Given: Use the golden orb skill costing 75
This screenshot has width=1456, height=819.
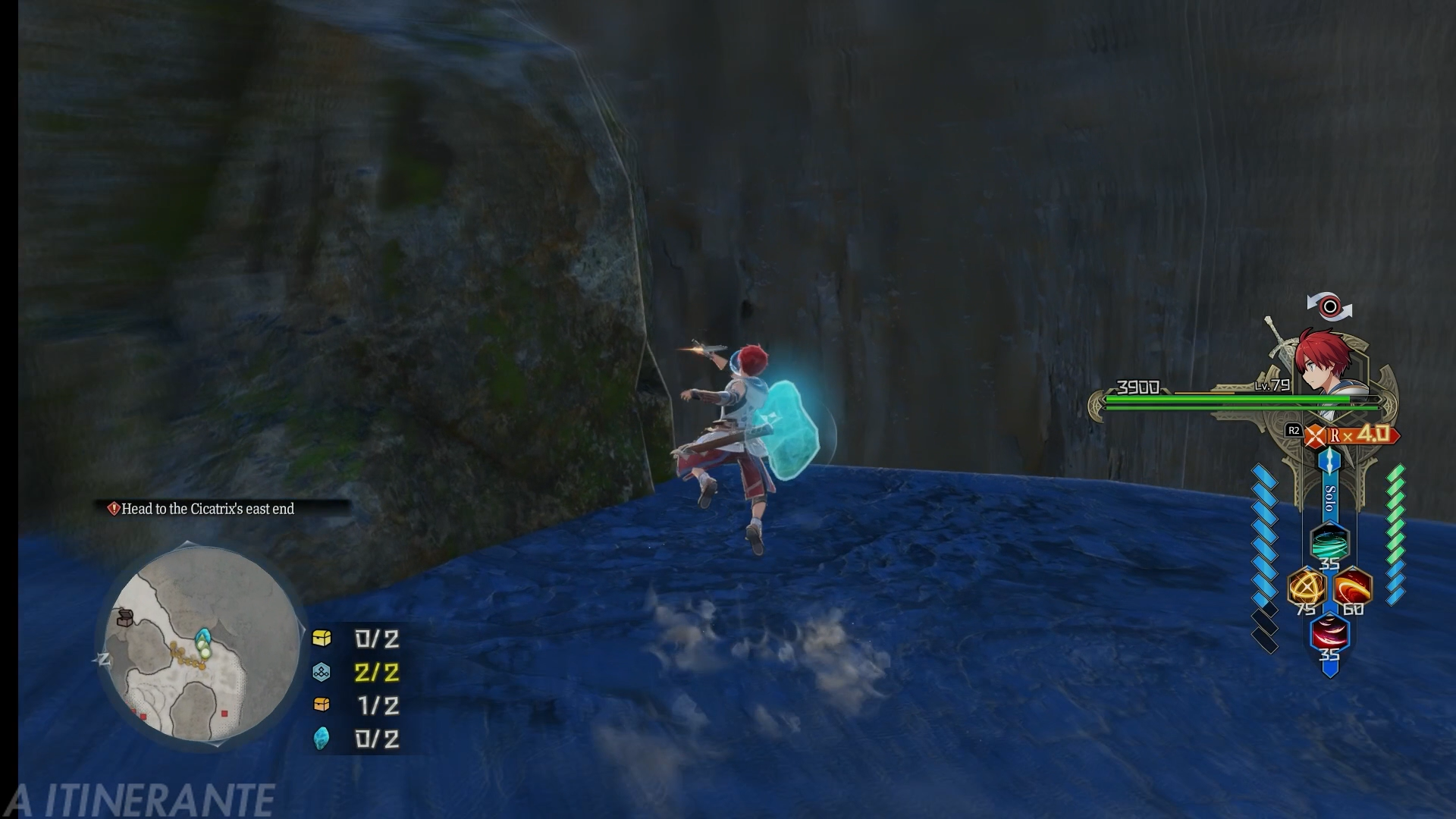Looking at the screenshot, I should [x=1306, y=588].
